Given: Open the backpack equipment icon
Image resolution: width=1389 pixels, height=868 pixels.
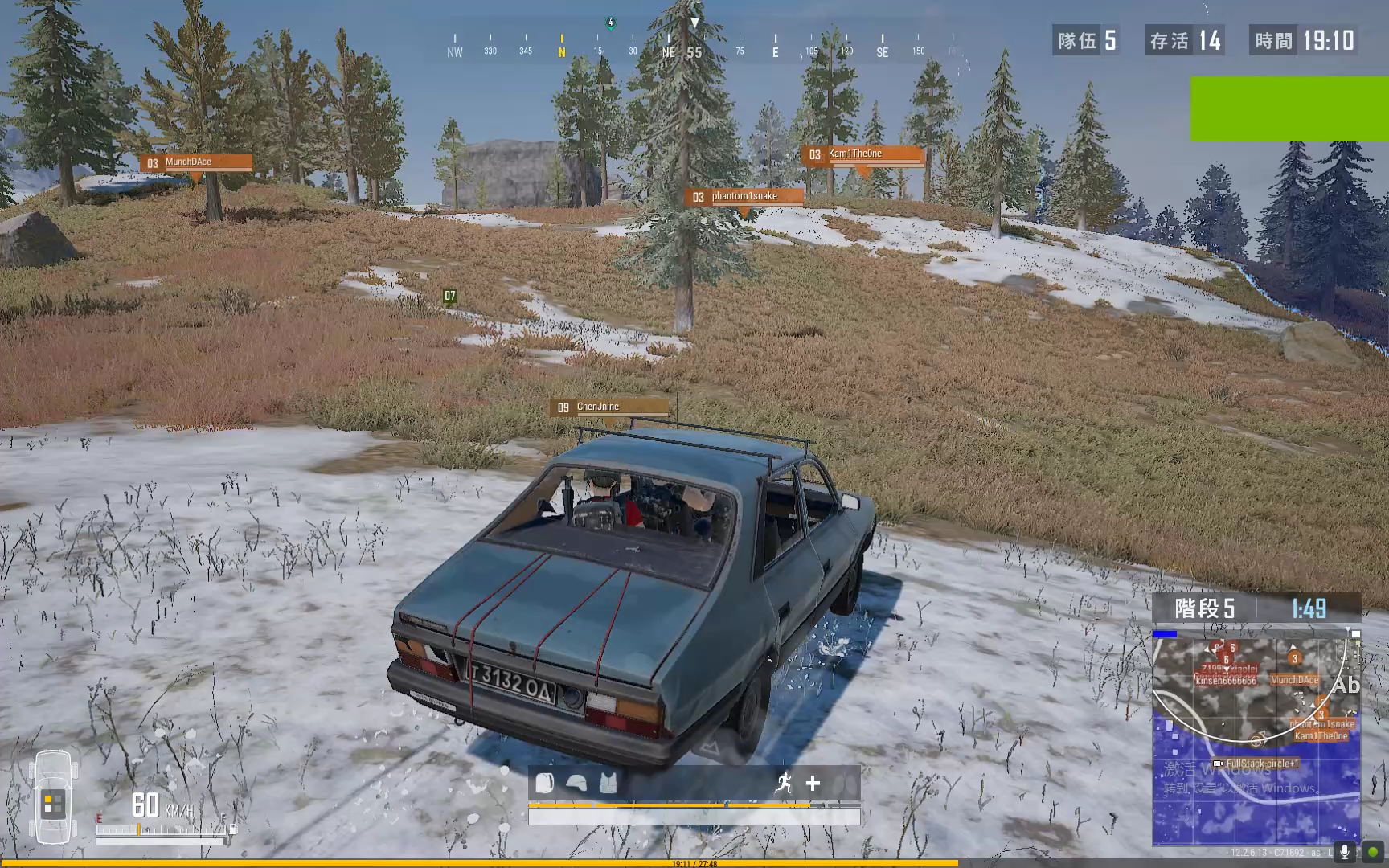Looking at the screenshot, I should (545, 783).
